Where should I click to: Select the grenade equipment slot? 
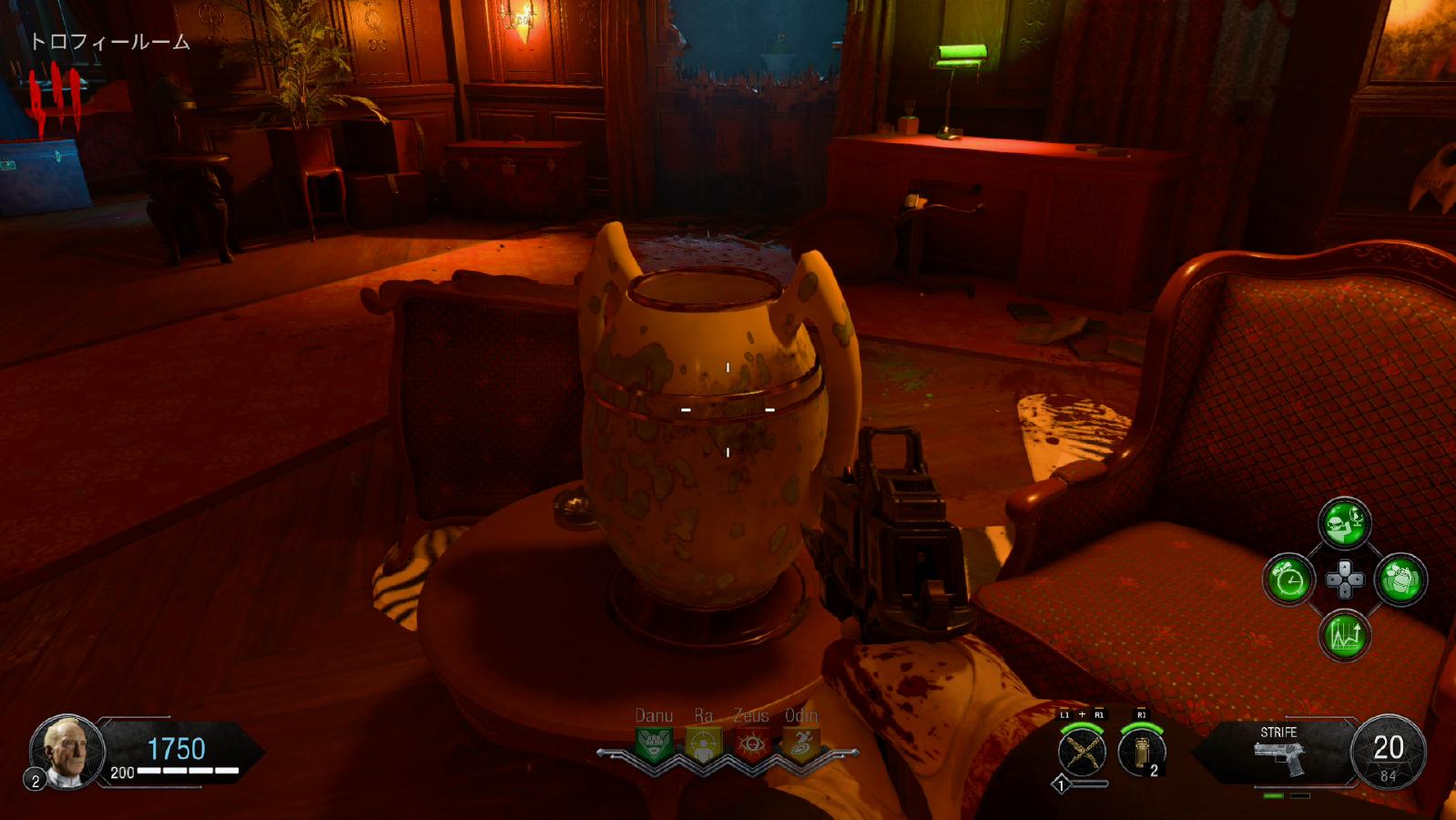pos(1141,753)
